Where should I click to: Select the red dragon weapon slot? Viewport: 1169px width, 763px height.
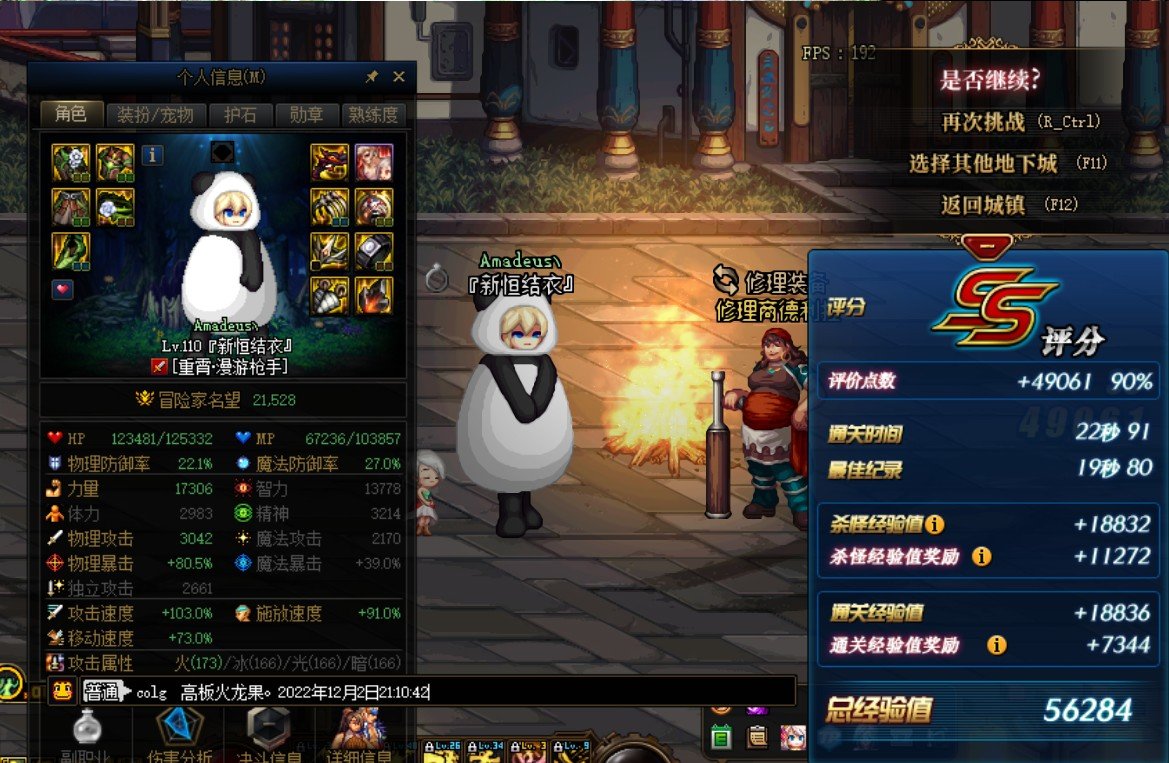point(330,162)
